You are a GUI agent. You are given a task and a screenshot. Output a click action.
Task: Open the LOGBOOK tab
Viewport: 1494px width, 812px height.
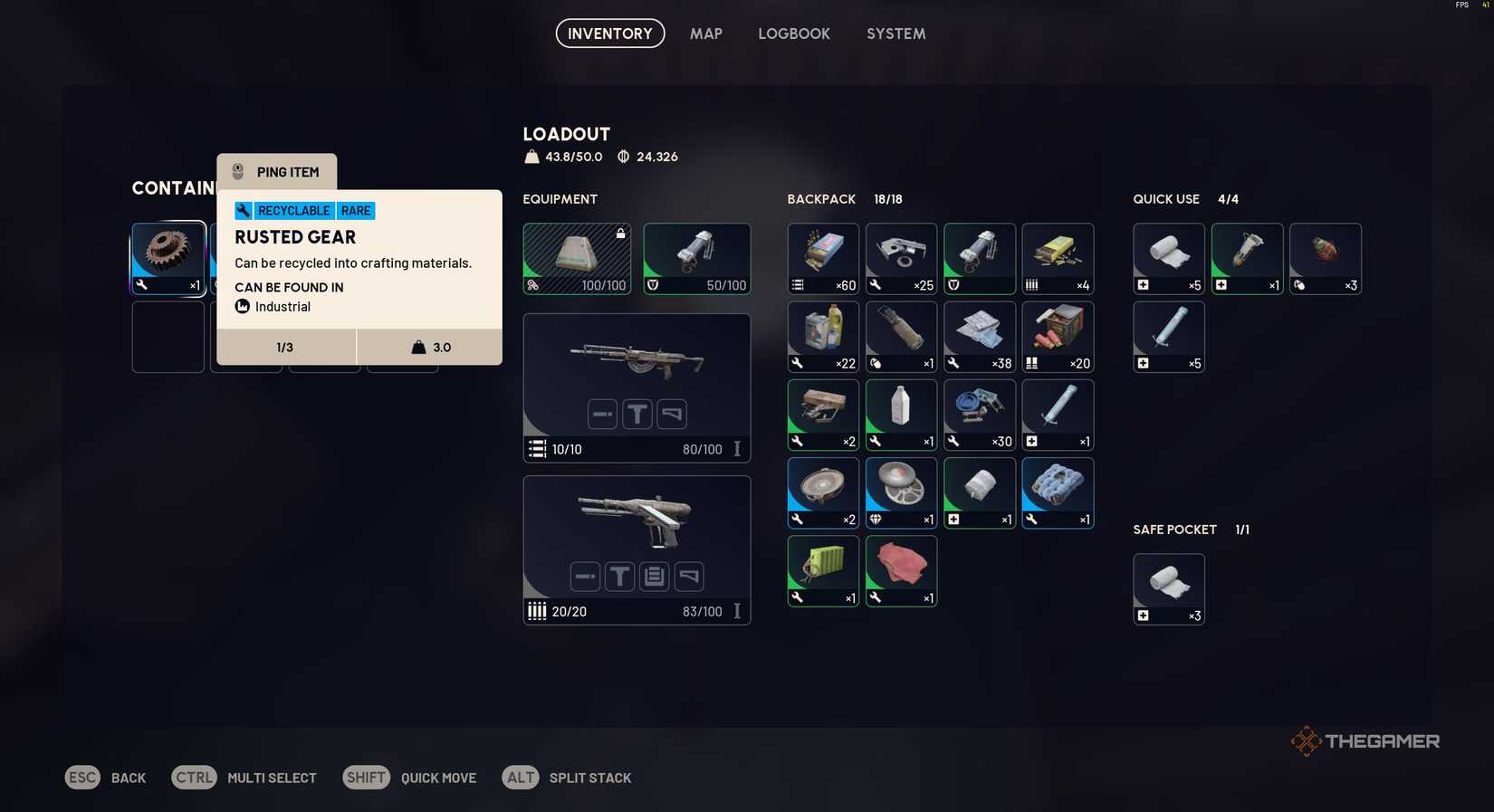794,33
